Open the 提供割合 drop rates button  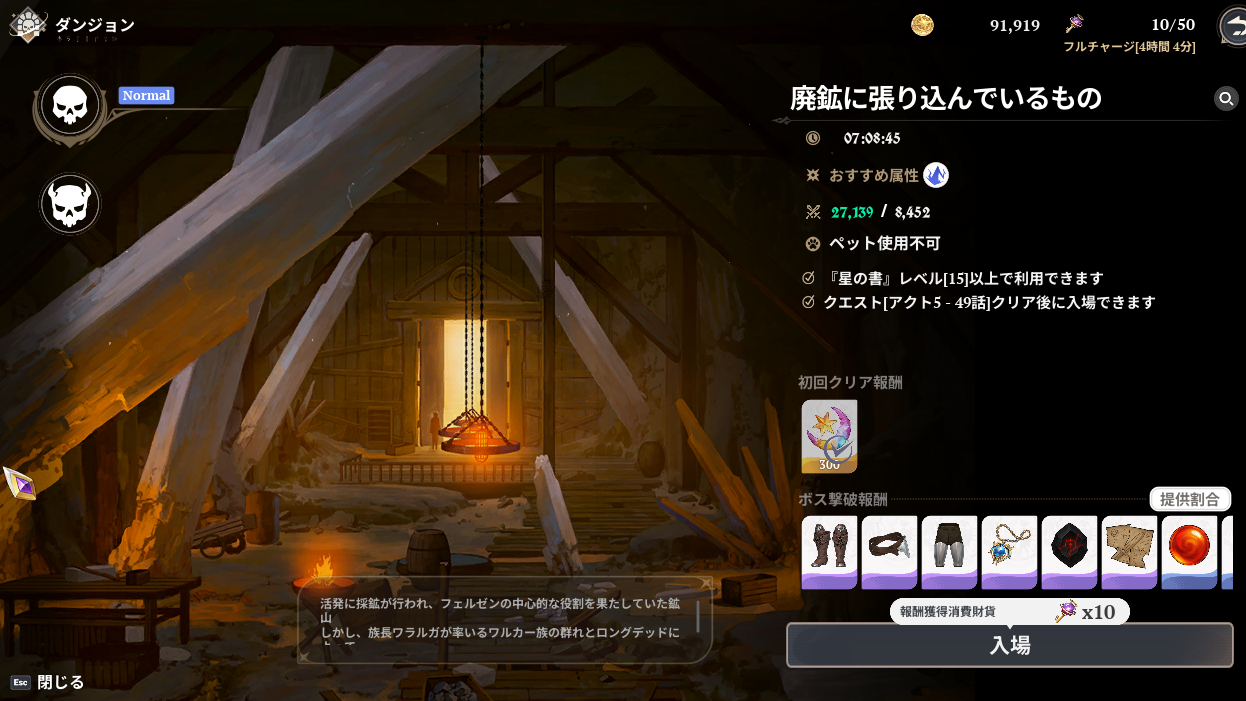[x=1189, y=499]
